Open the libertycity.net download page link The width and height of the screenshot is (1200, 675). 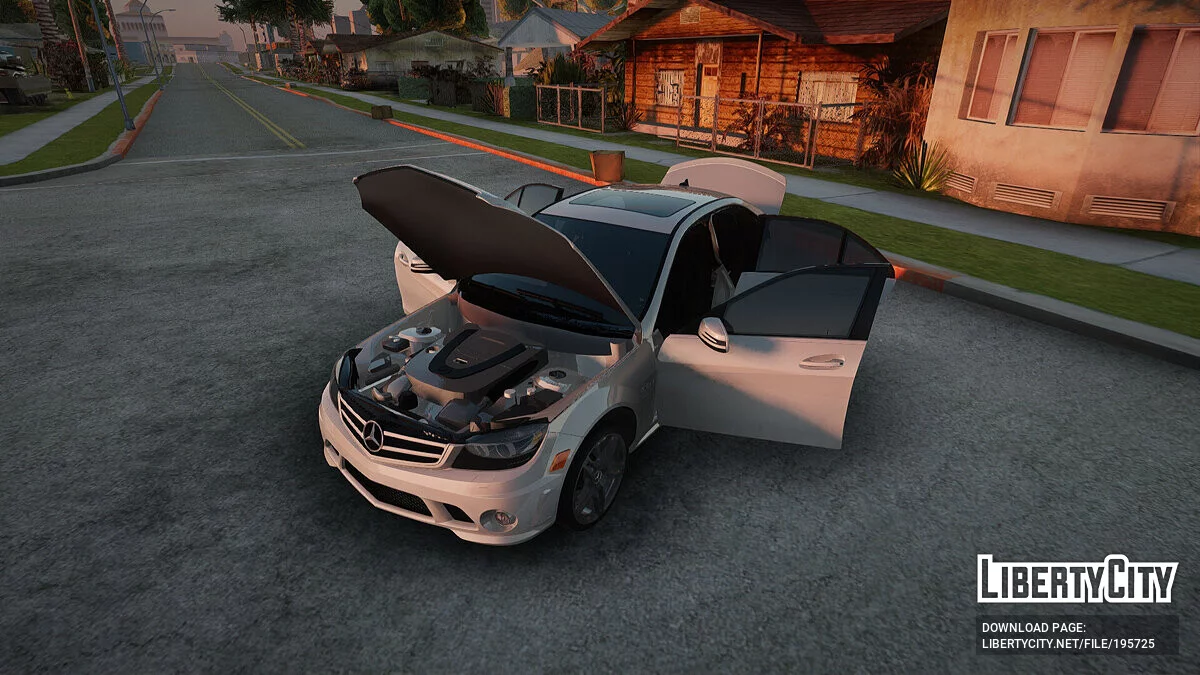tap(1068, 644)
